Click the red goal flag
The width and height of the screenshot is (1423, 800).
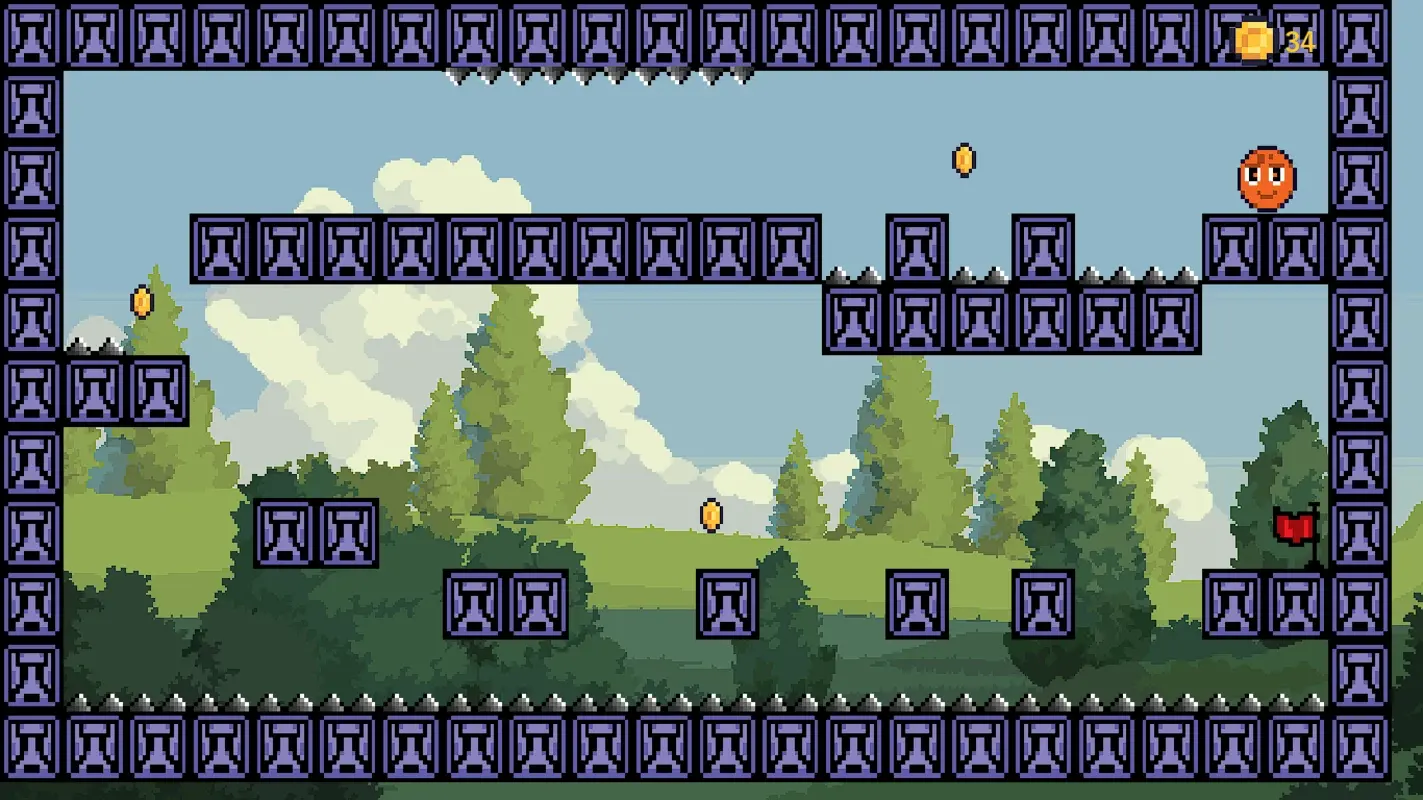(1294, 525)
